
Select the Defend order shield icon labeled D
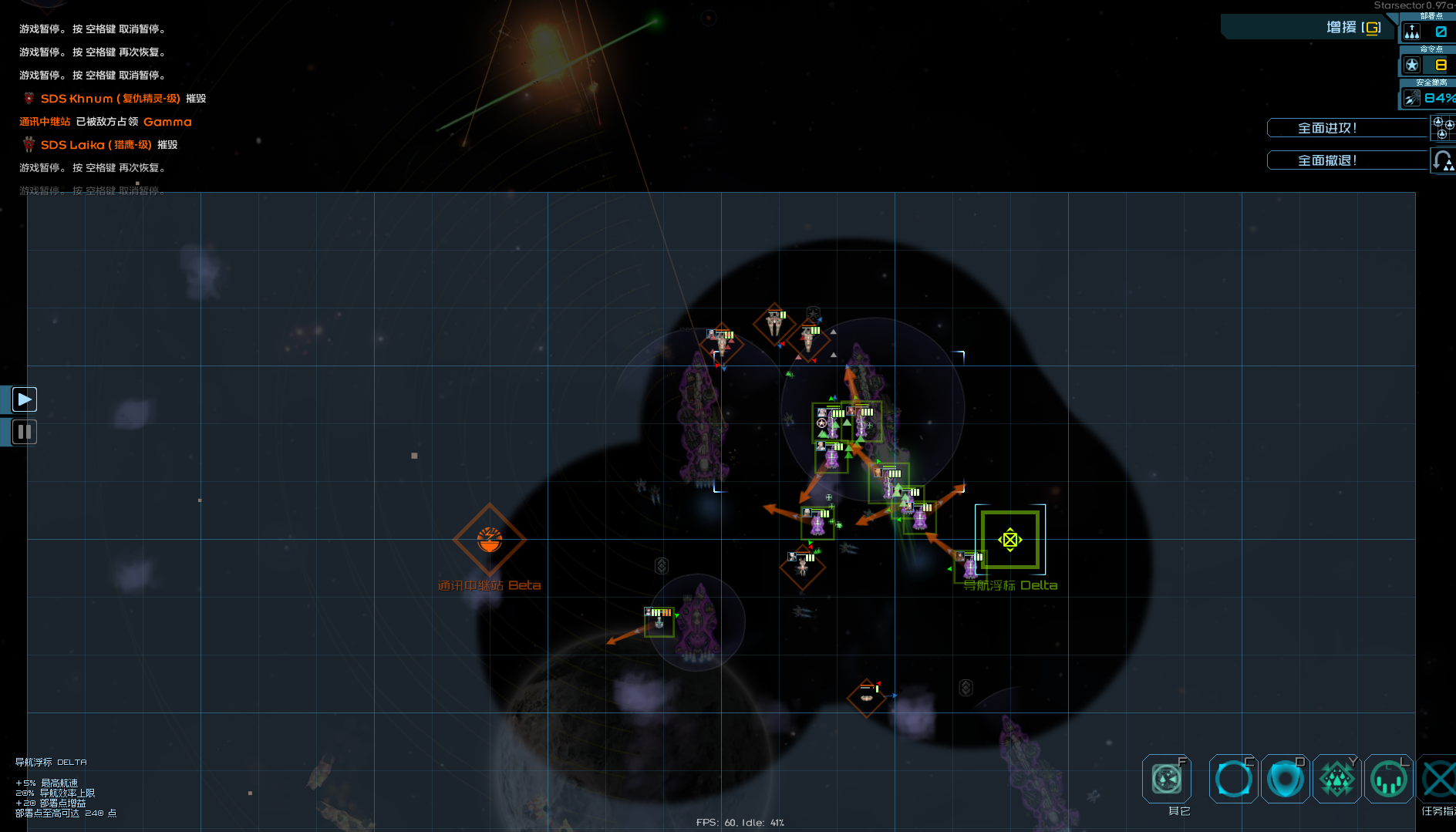[1285, 779]
